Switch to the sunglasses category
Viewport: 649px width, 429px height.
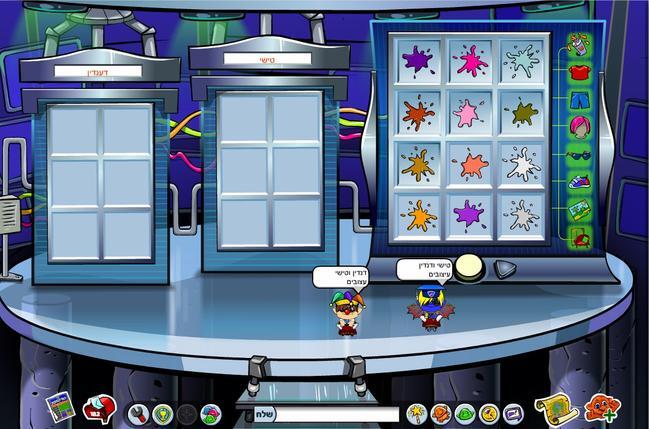pyautogui.click(x=580, y=155)
